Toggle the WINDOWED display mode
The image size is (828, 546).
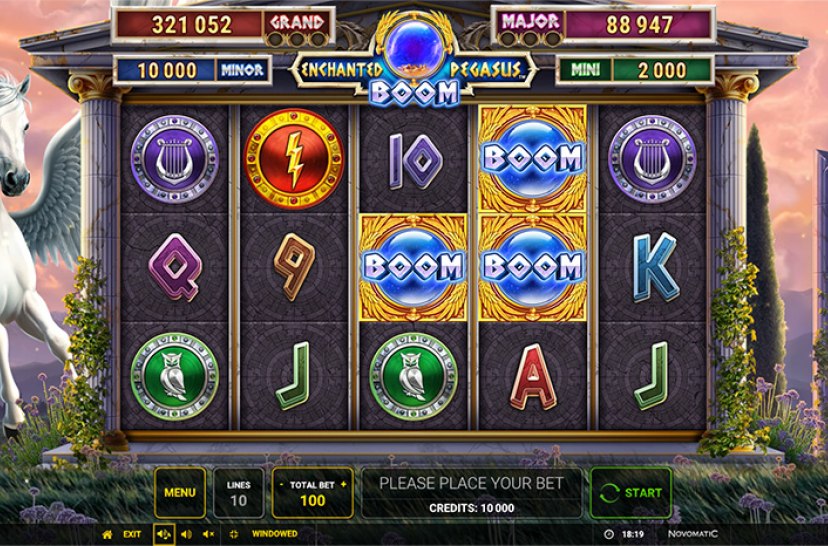tap(274, 534)
